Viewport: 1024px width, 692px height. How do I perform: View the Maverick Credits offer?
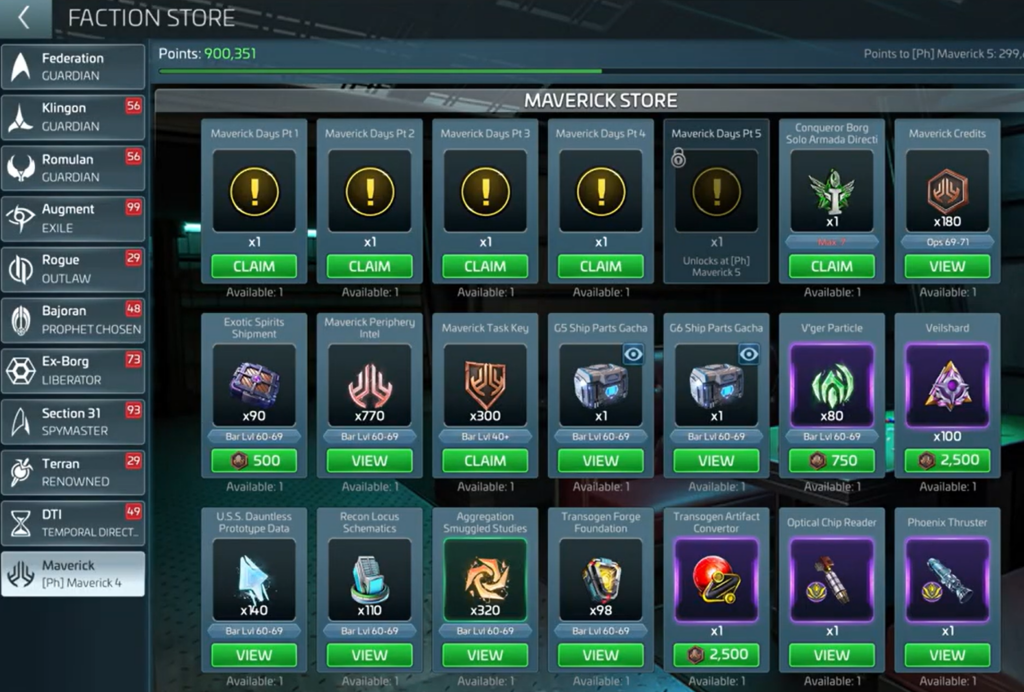(x=947, y=267)
